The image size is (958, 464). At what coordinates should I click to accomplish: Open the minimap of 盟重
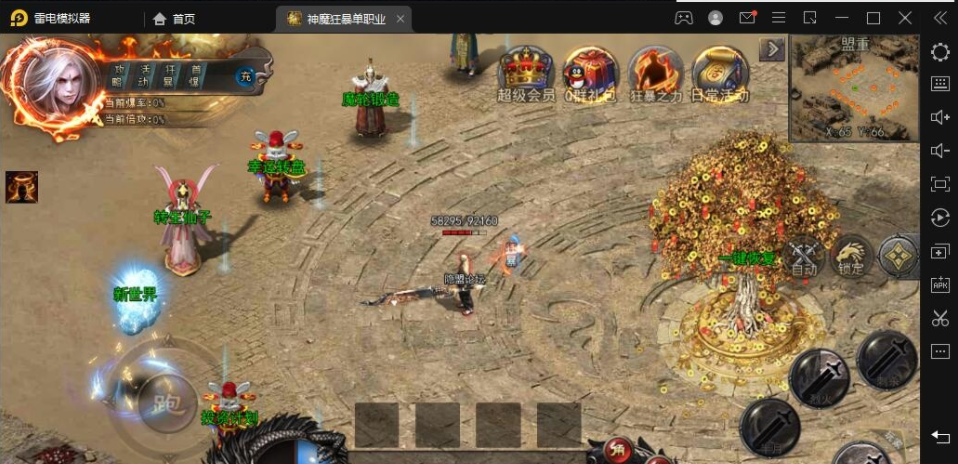point(854,90)
